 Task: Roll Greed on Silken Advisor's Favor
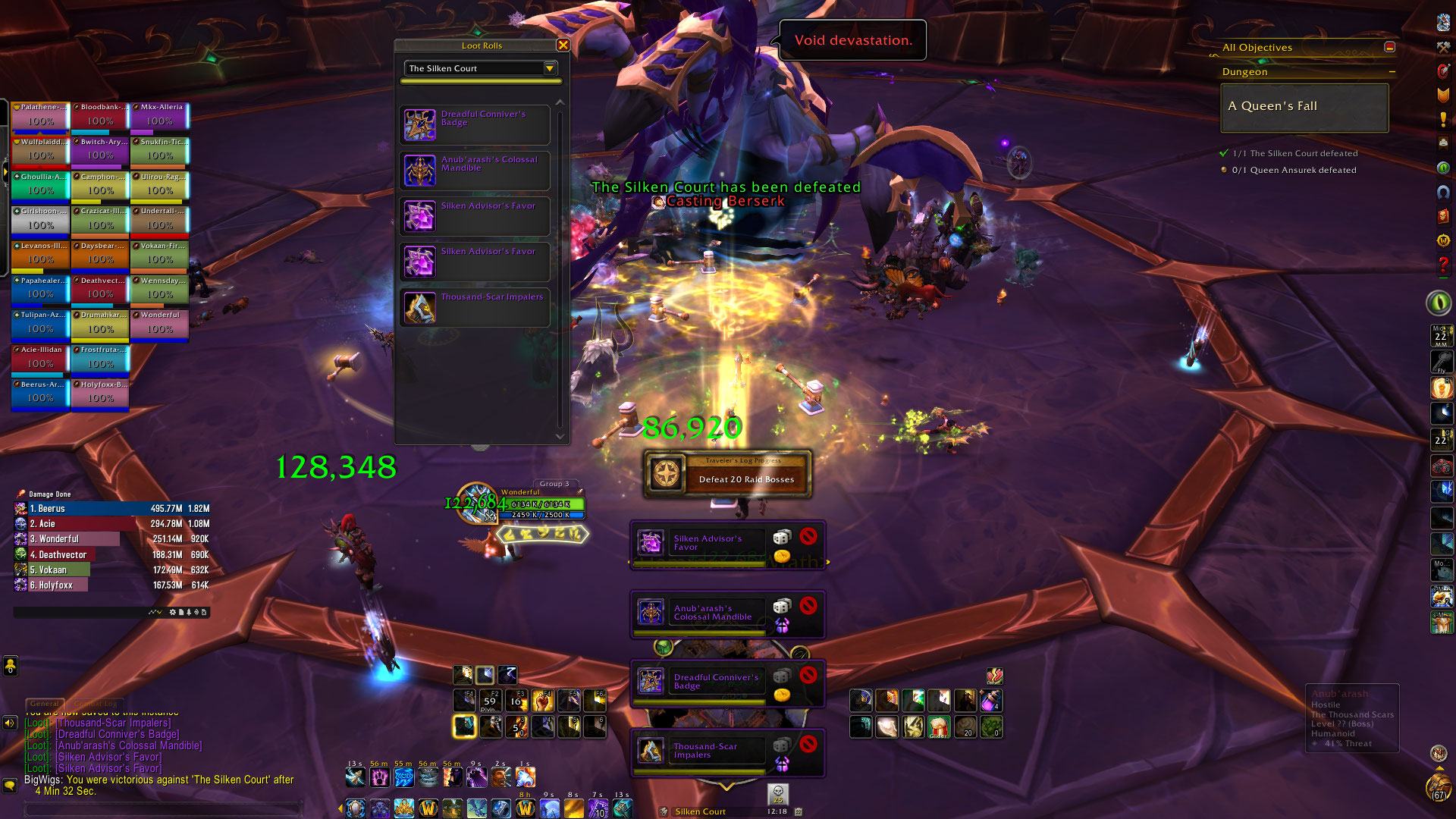pyautogui.click(x=781, y=556)
